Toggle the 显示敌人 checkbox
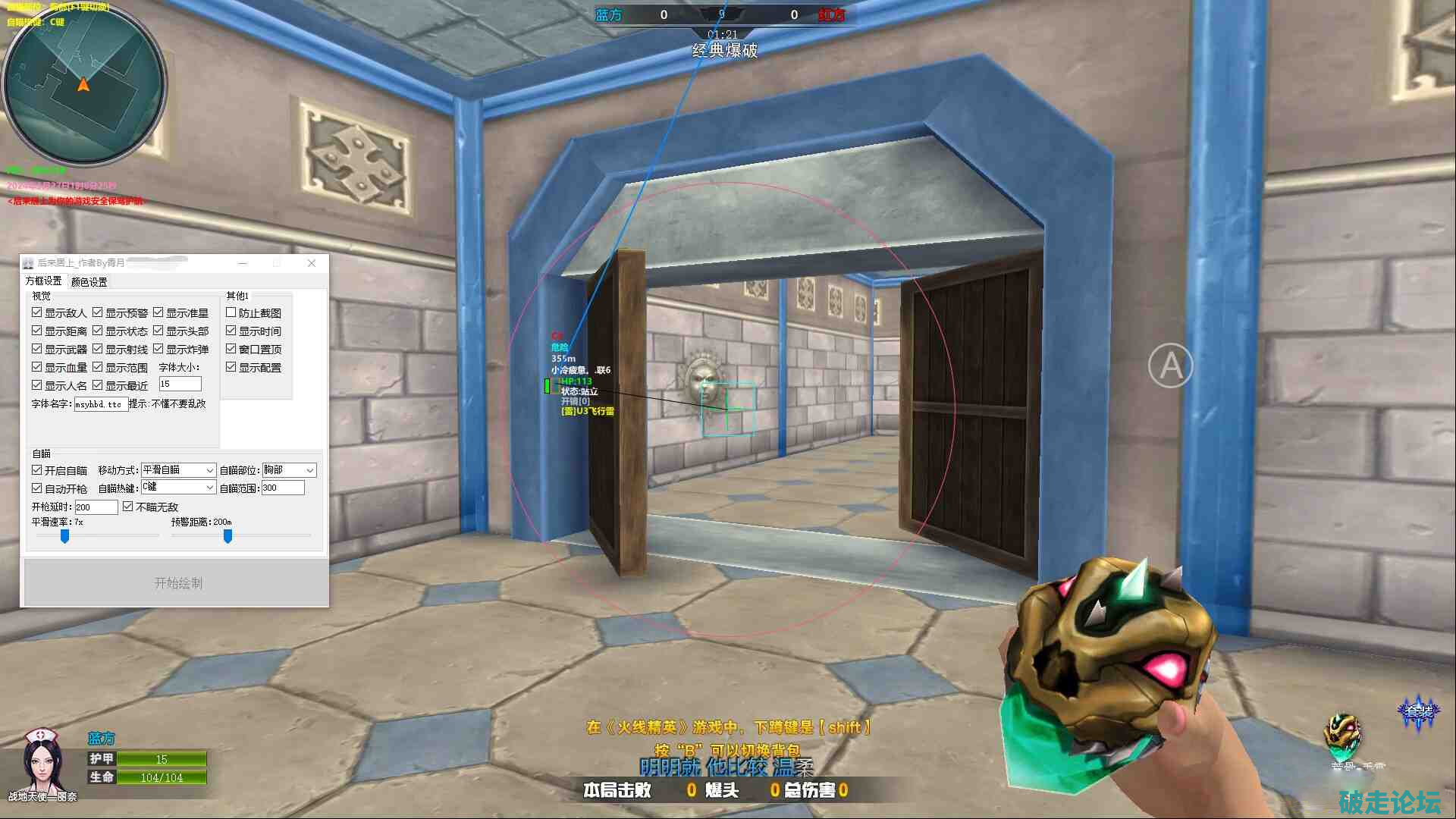 click(37, 312)
